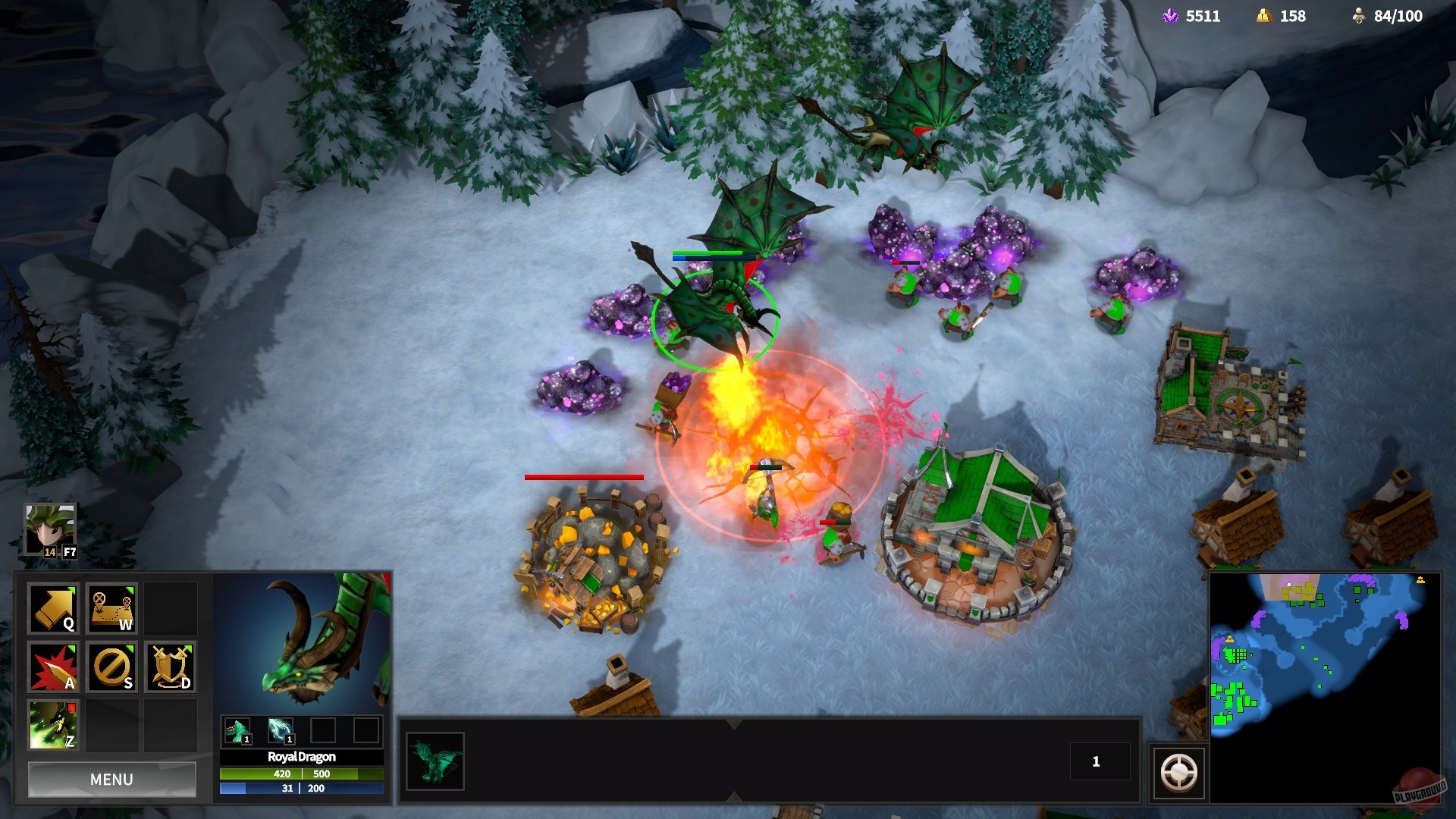1456x819 pixels.
Task: Select the Move command with Q hotkey
Action: point(53,608)
